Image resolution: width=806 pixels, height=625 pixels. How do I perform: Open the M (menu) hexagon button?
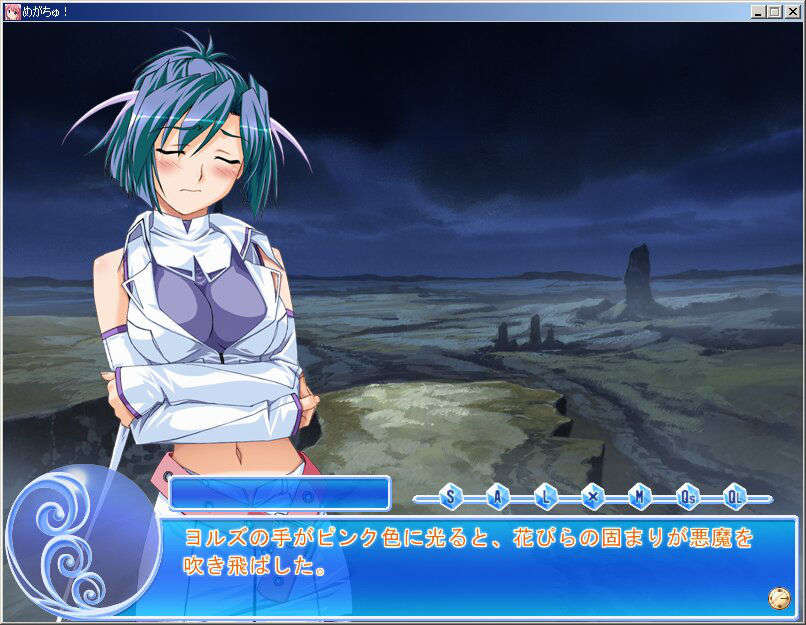pos(639,496)
